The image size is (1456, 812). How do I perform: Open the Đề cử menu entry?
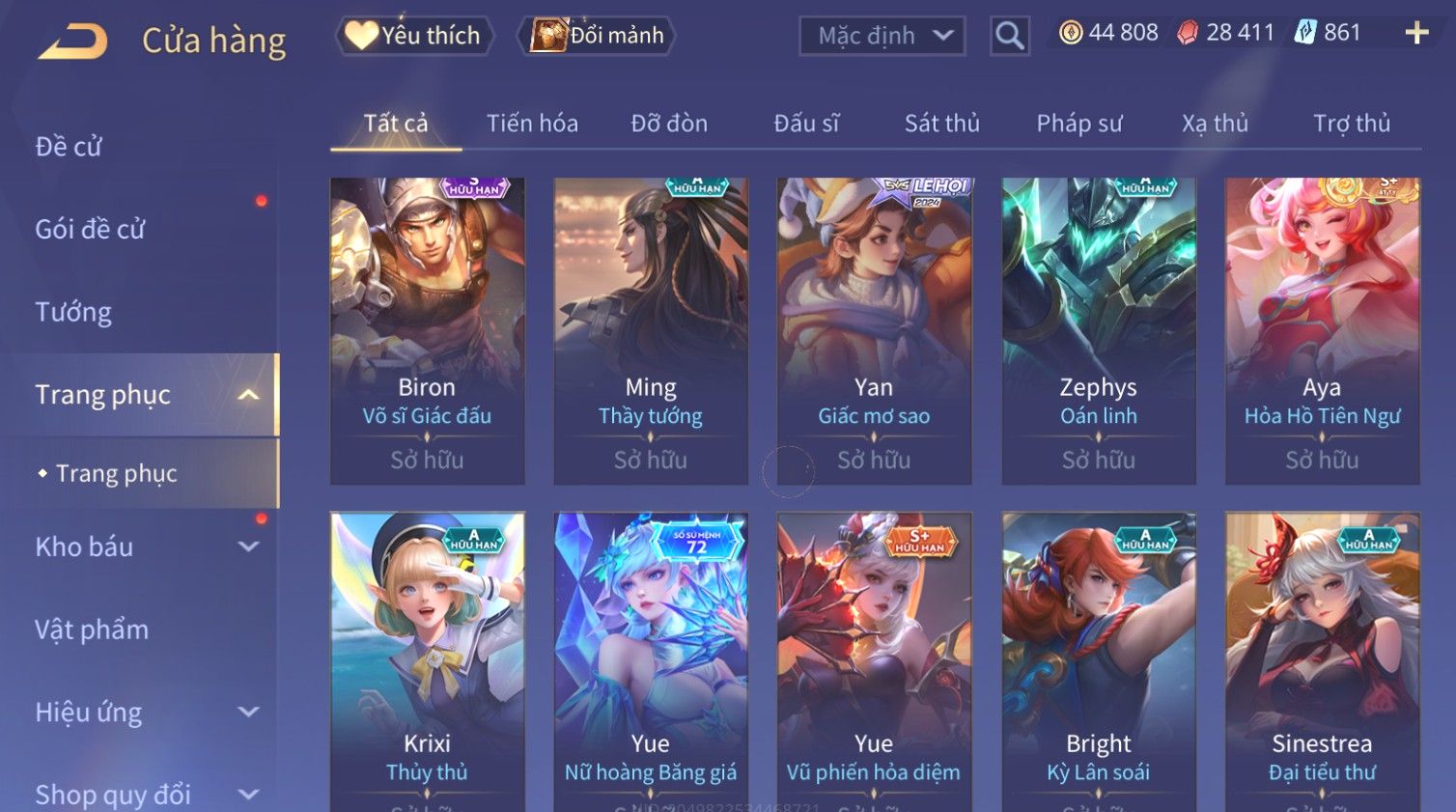(x=69, y=147)
